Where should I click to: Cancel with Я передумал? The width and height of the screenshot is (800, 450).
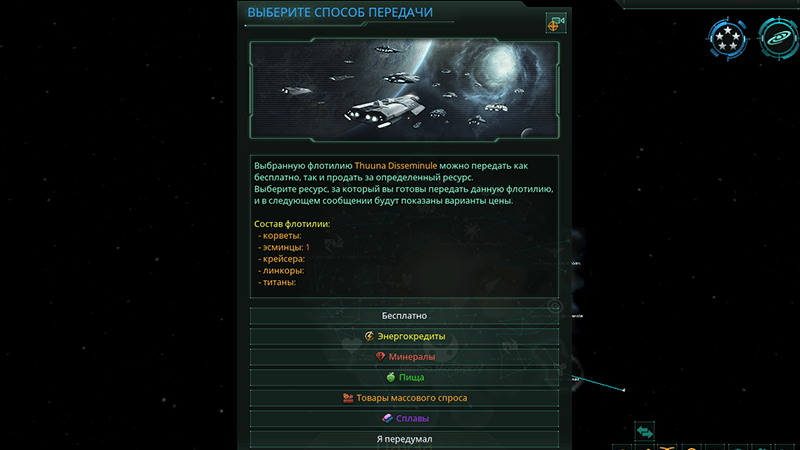pyautogui.click(x=404, y=438)
